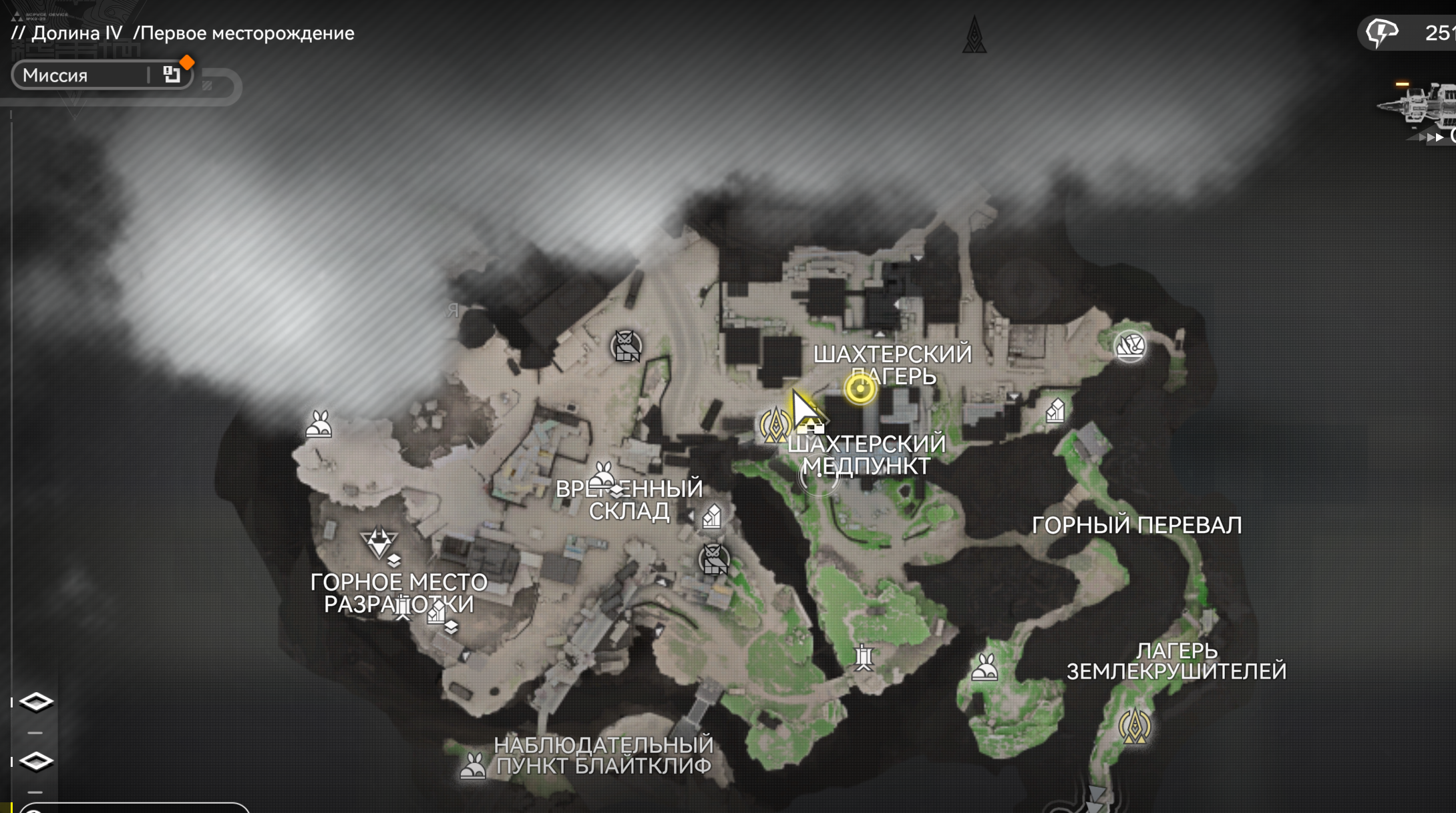Click the rabbit marker beside Наблюдательный пункт Блайтклиф

pos(473,766)
